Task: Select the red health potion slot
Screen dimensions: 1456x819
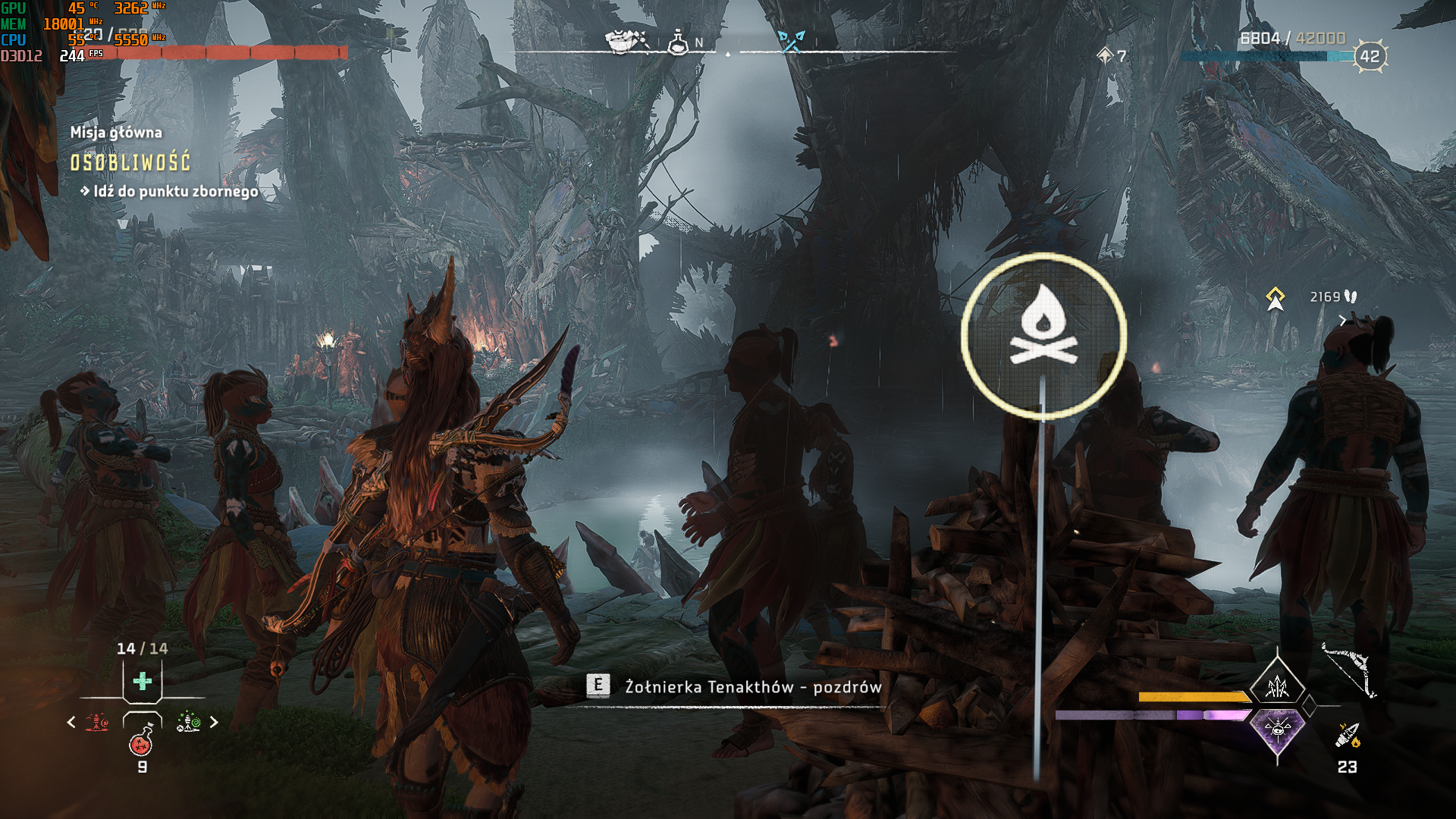Action: click(142, 741)
